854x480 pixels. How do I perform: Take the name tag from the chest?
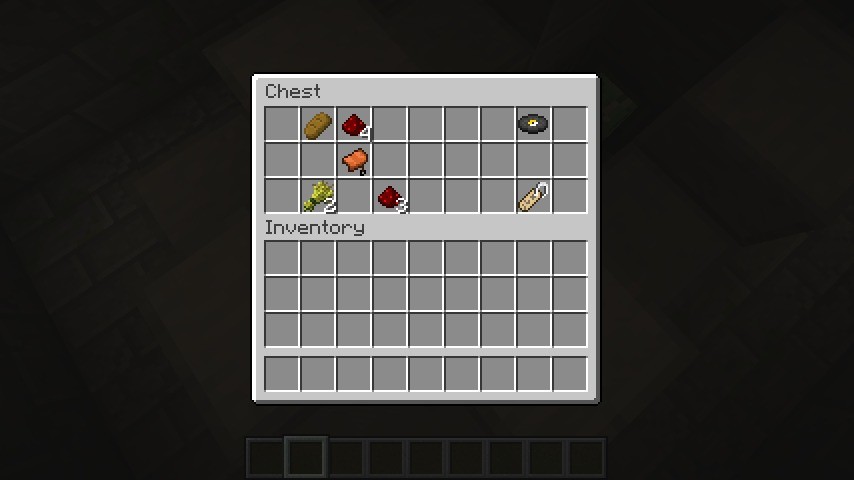[x=533, y=197]
